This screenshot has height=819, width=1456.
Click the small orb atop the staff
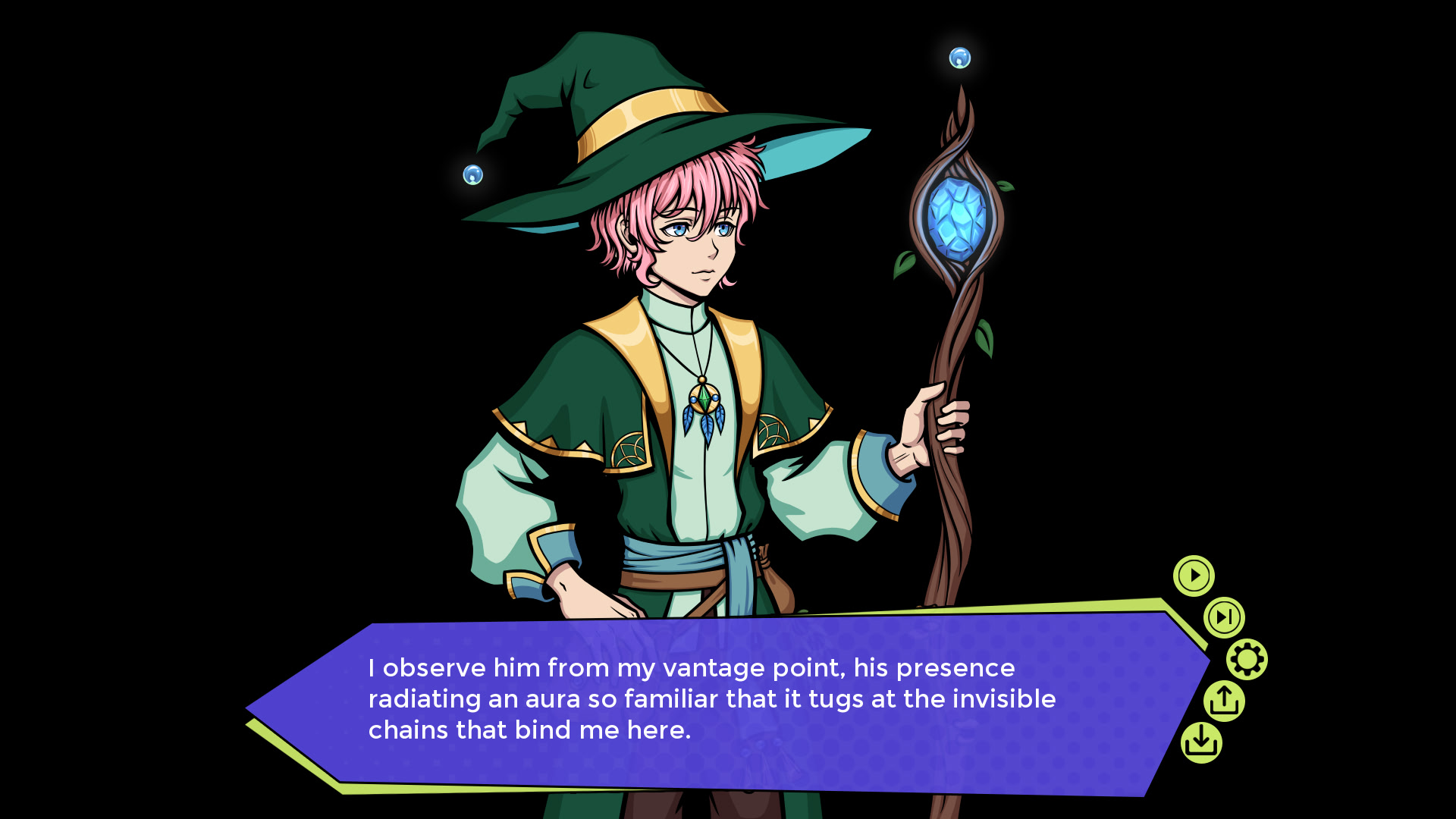coord(960,59)
